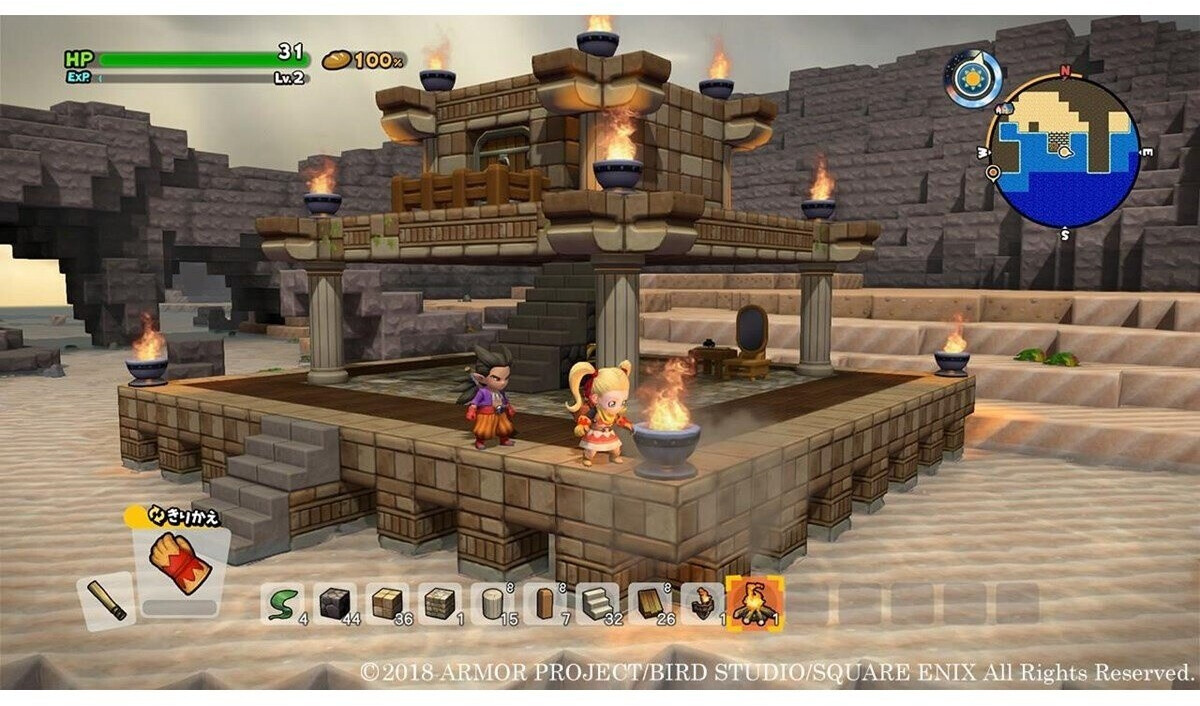Viewport: 1200px width, 706px height.
Task: Pick the single stone brick block slot
Action: coord(439,603)
